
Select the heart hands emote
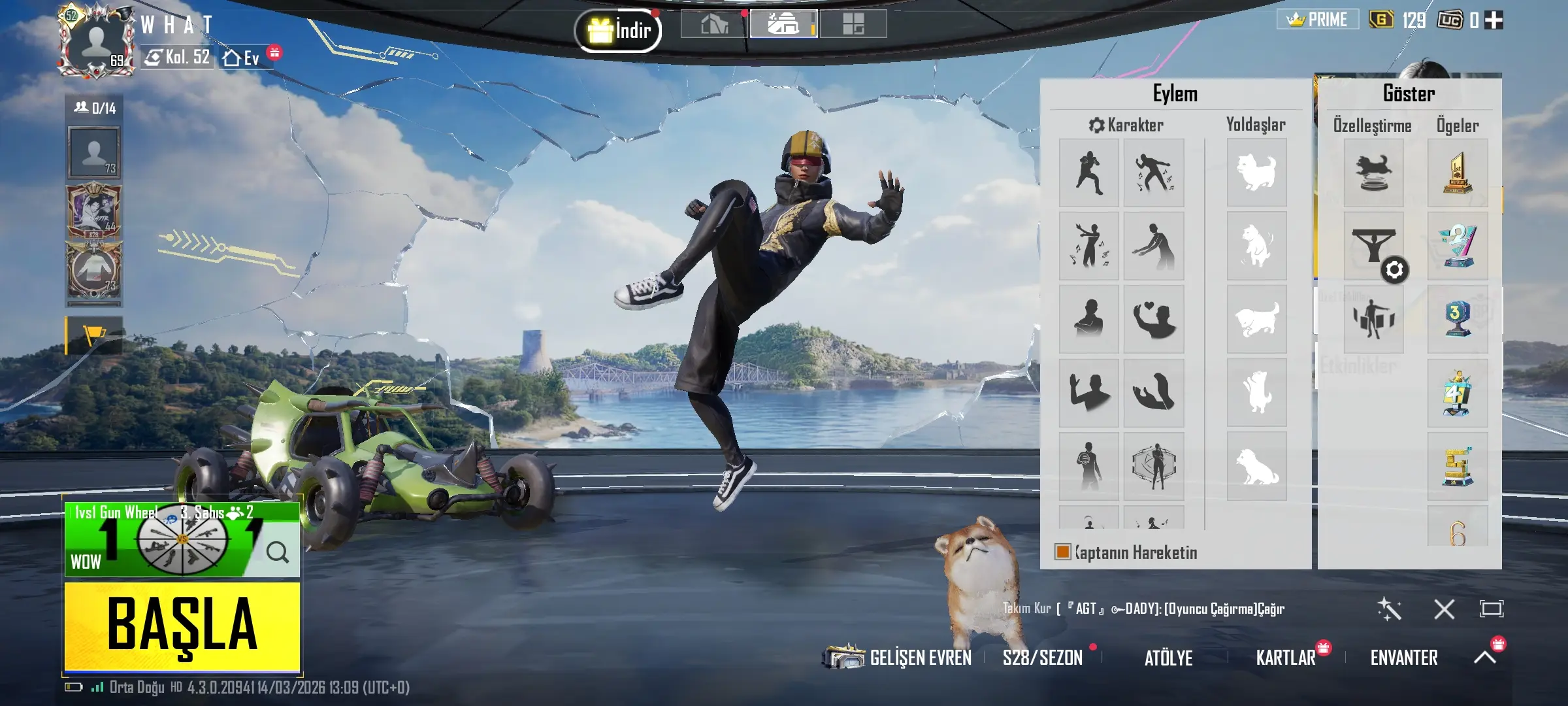[x=1153, y=319]
